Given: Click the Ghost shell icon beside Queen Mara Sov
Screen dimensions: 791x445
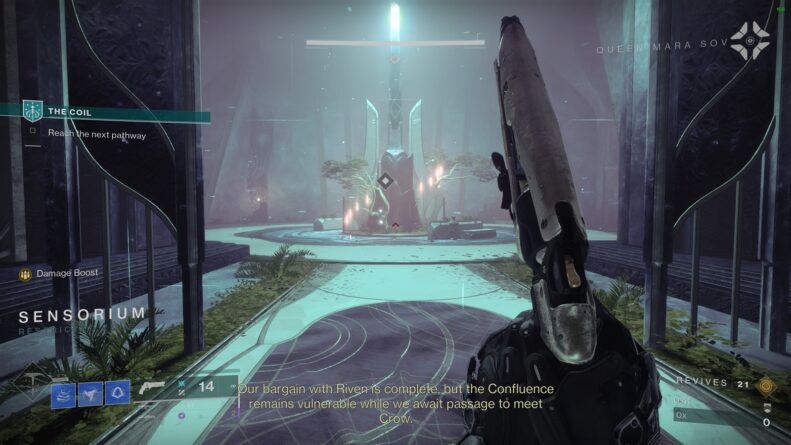Looking at the screenshot, I should [749, 41].
